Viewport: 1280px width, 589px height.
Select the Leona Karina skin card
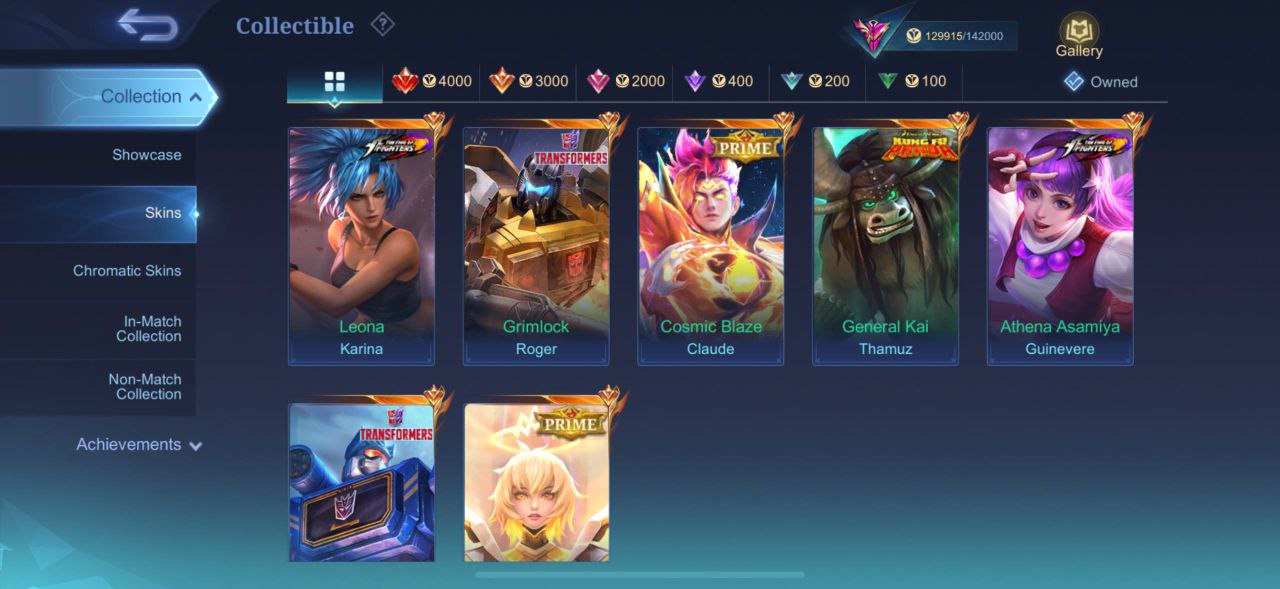361,245
